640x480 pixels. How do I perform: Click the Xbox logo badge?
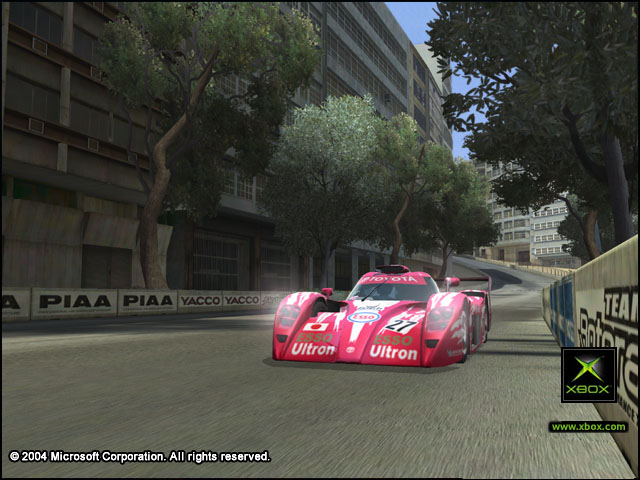pyautogui.click(x=588, y=375)
